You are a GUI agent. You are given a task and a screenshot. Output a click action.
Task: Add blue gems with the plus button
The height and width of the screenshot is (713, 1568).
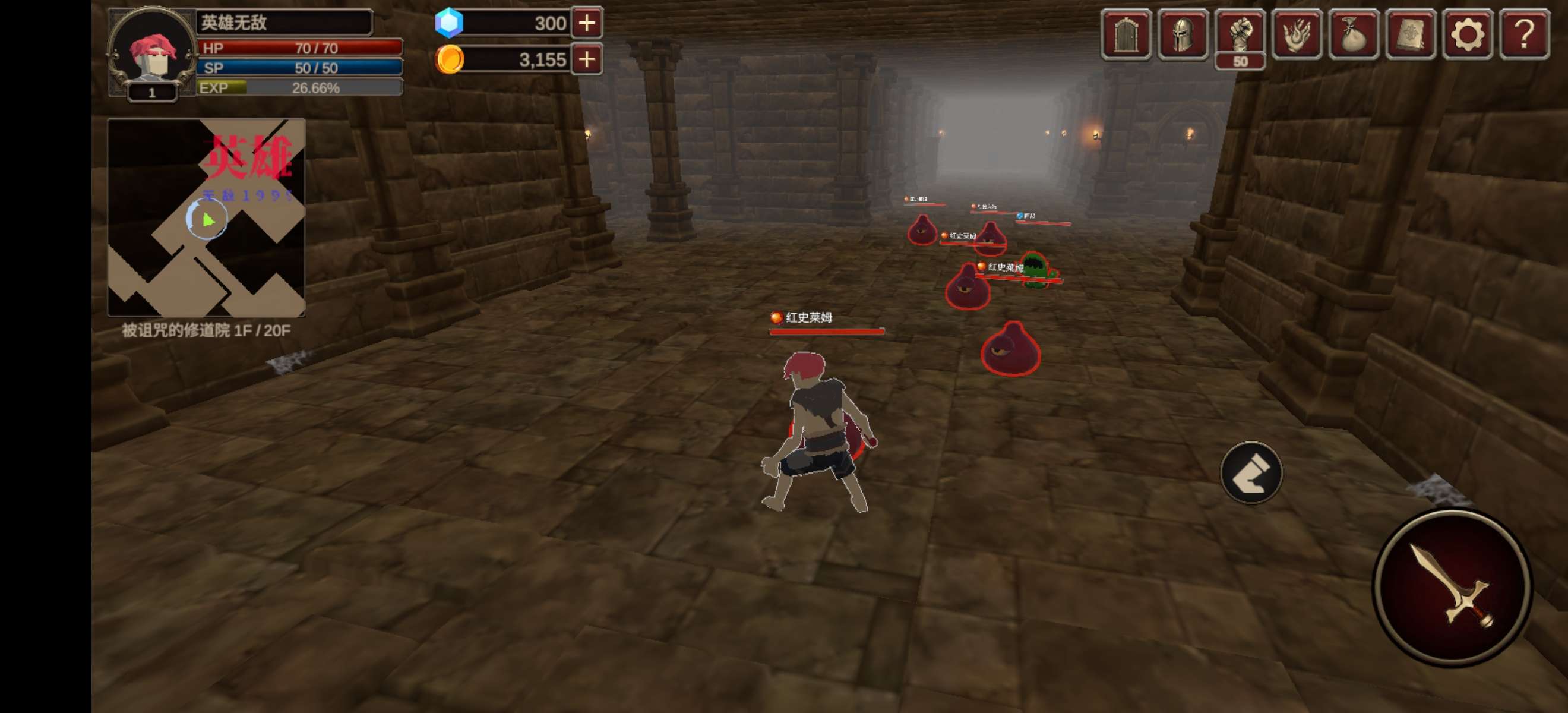click(587, 23)
